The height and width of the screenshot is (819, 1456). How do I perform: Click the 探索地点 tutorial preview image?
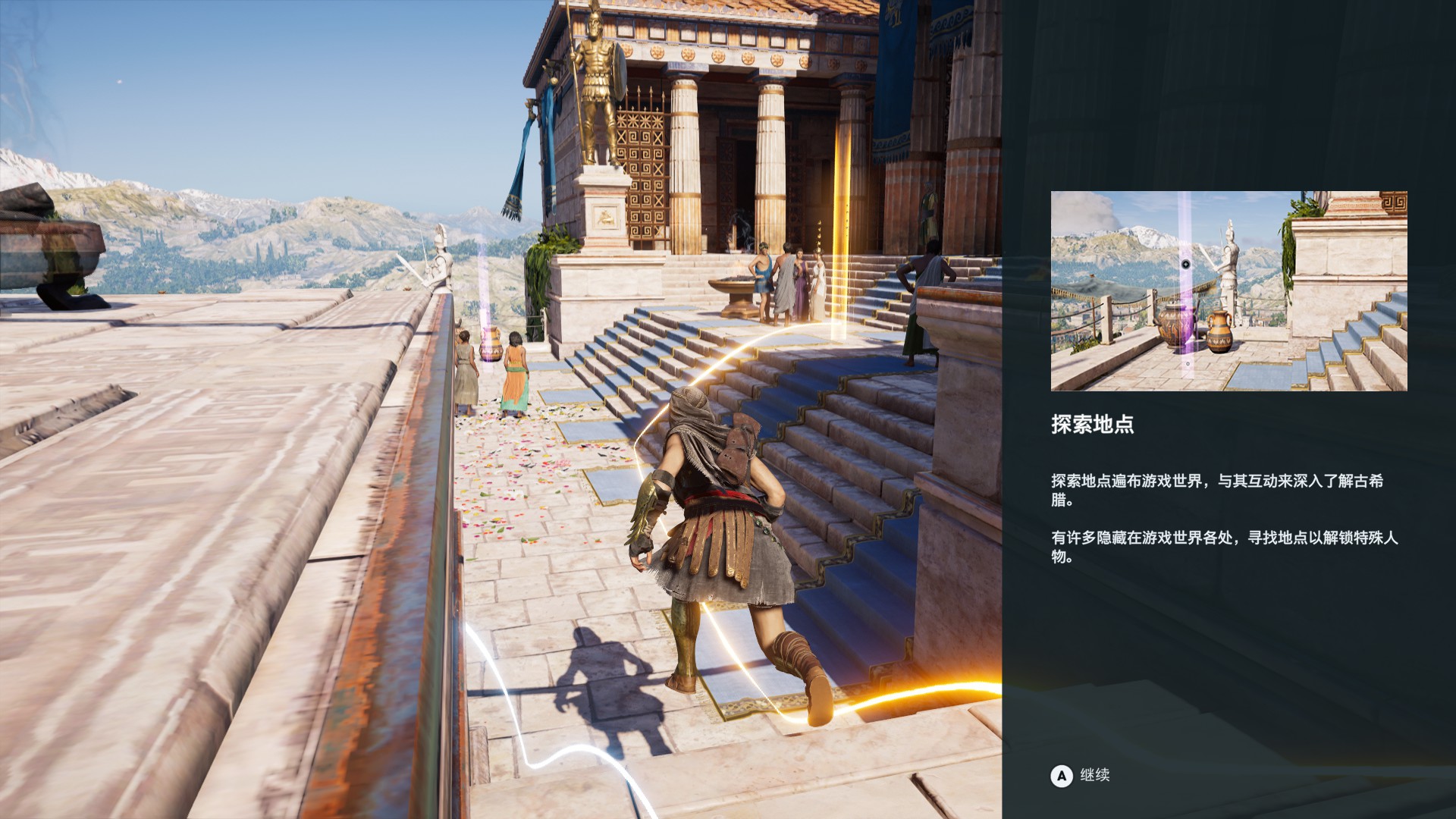tap(1228, 291)
